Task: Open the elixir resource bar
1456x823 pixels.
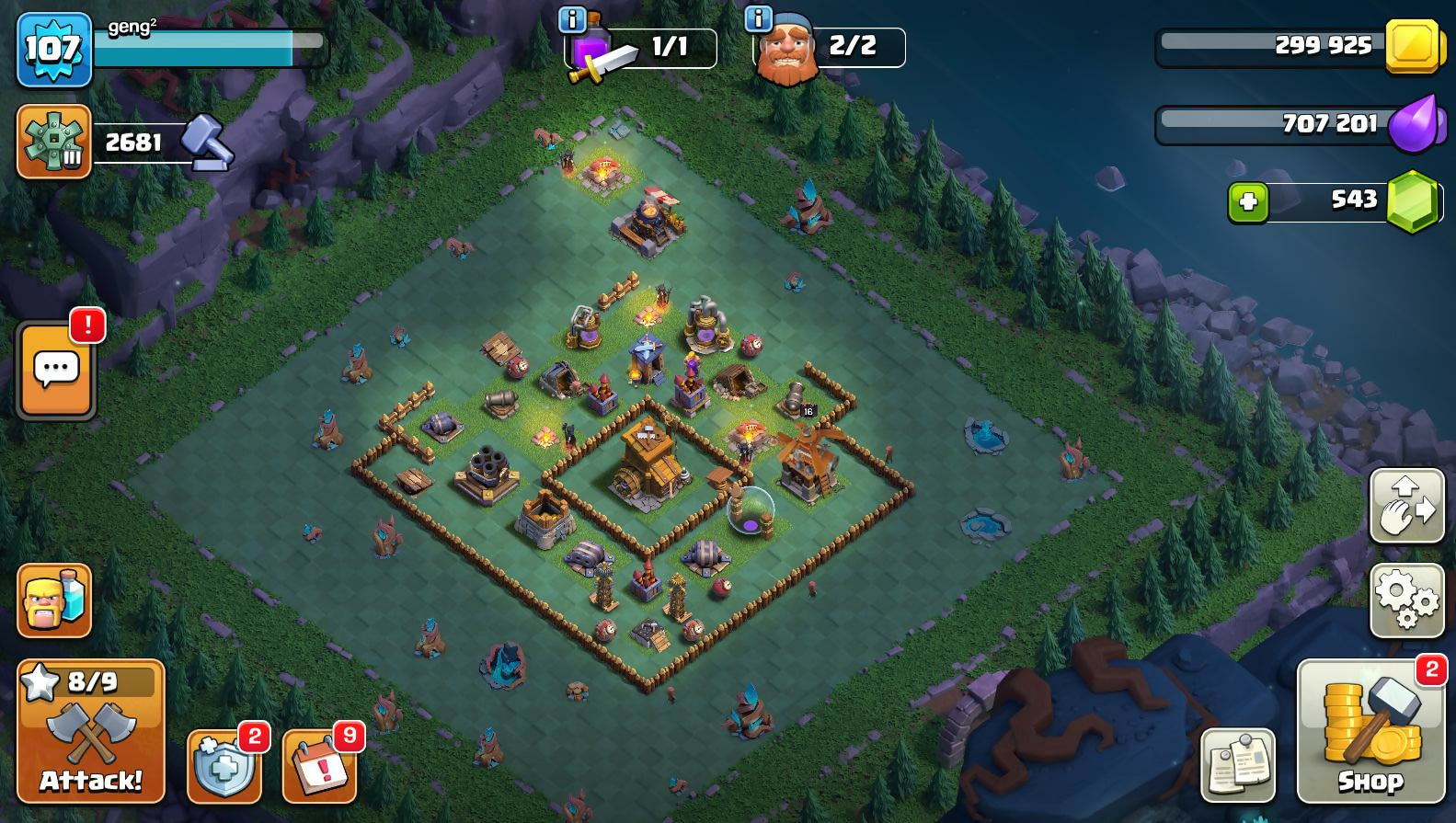Action: [x=1297, y=123]
